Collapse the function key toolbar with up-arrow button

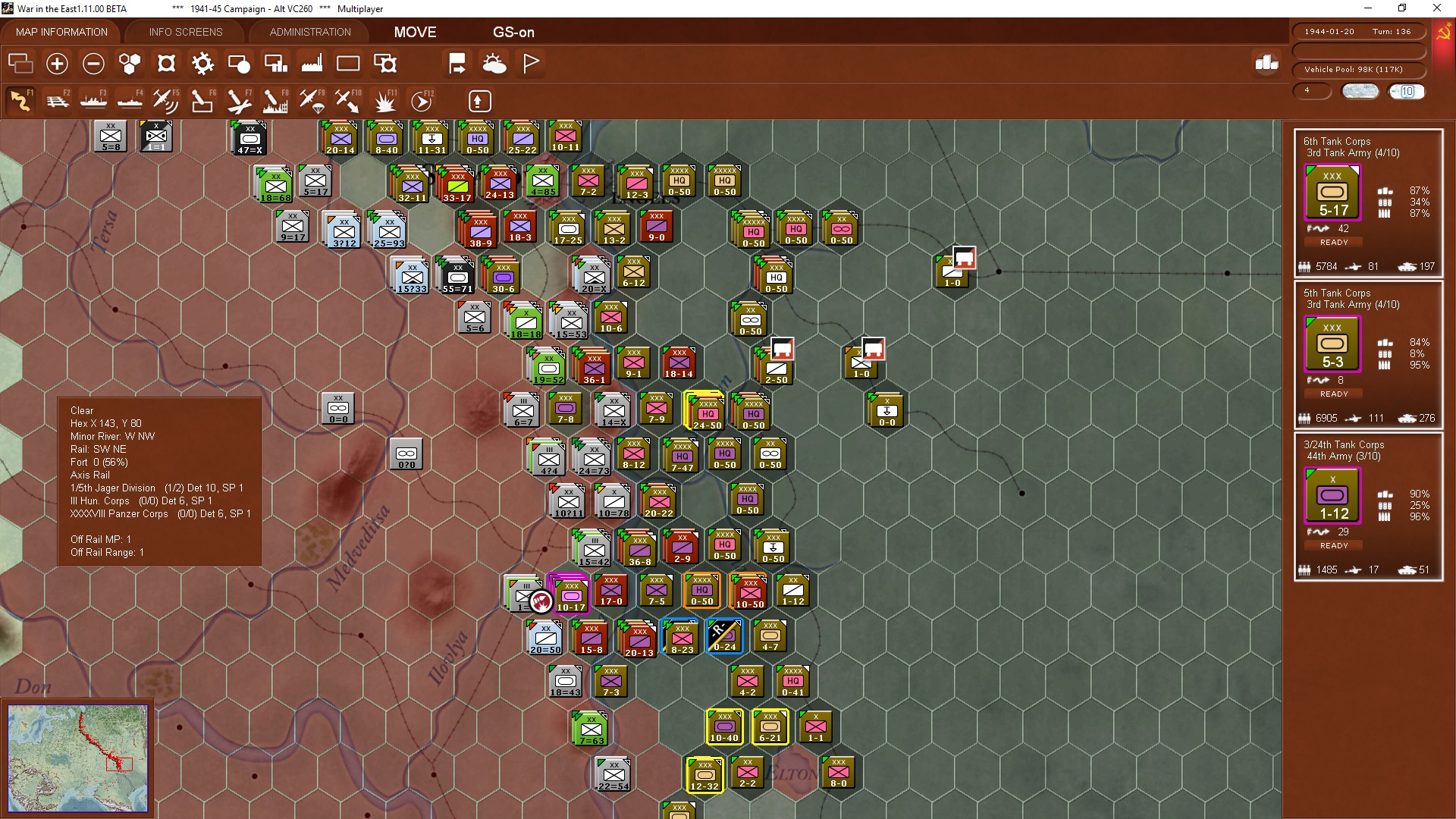click(479, 101)
